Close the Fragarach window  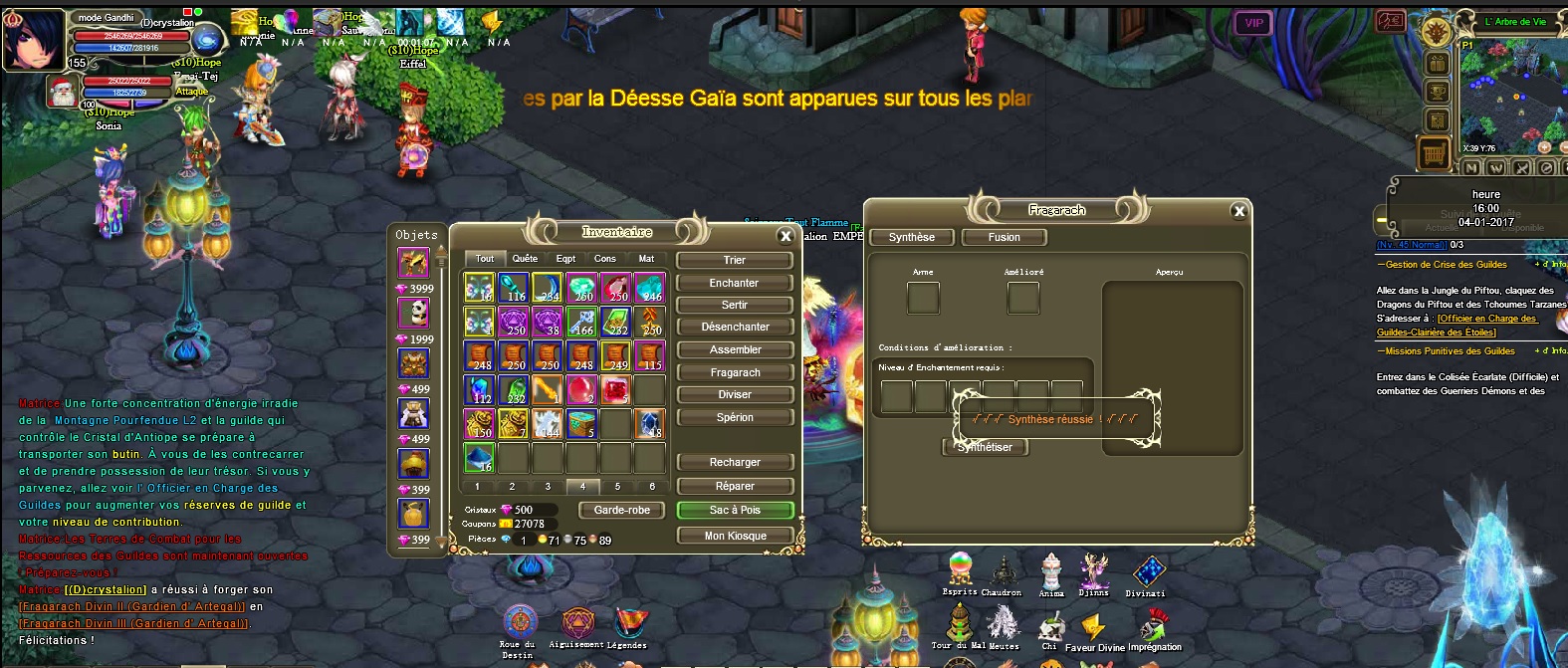[1238, 211]
